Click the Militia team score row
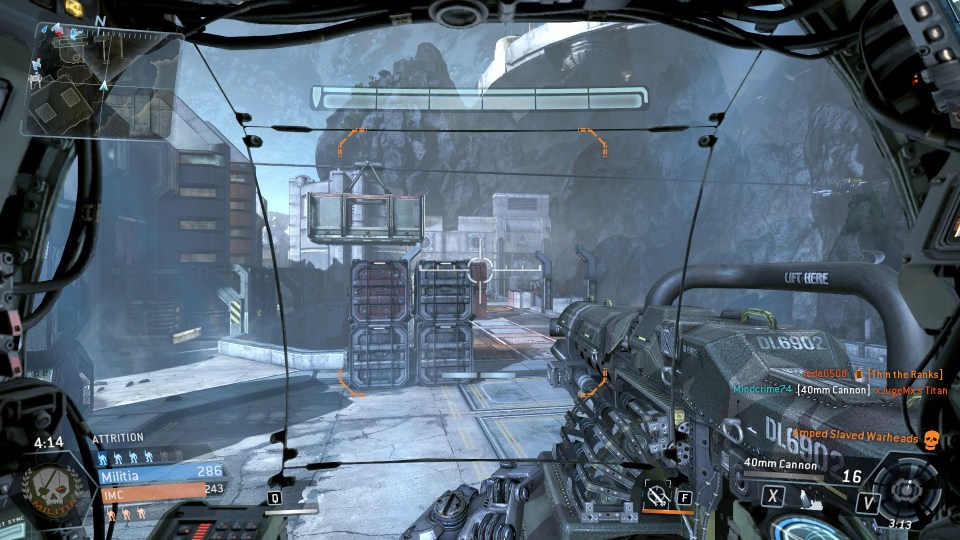The height and width of the screenshot is (540, 960). click(160, 472)
